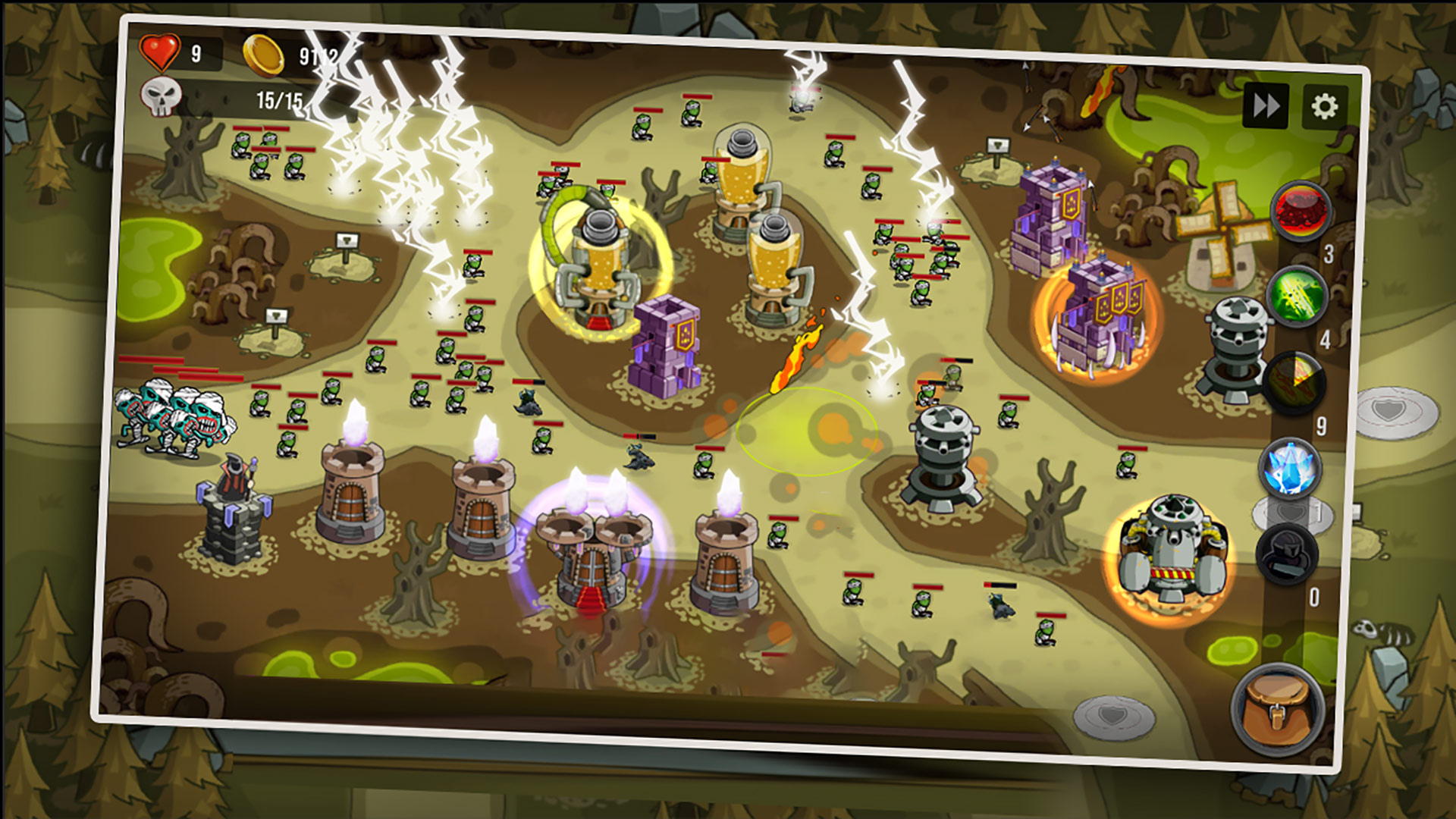Select the darkened ability on cooldown
The height and width of the screenshot is (819, 1456).
pyautogui.click(x=1296, y=382)
